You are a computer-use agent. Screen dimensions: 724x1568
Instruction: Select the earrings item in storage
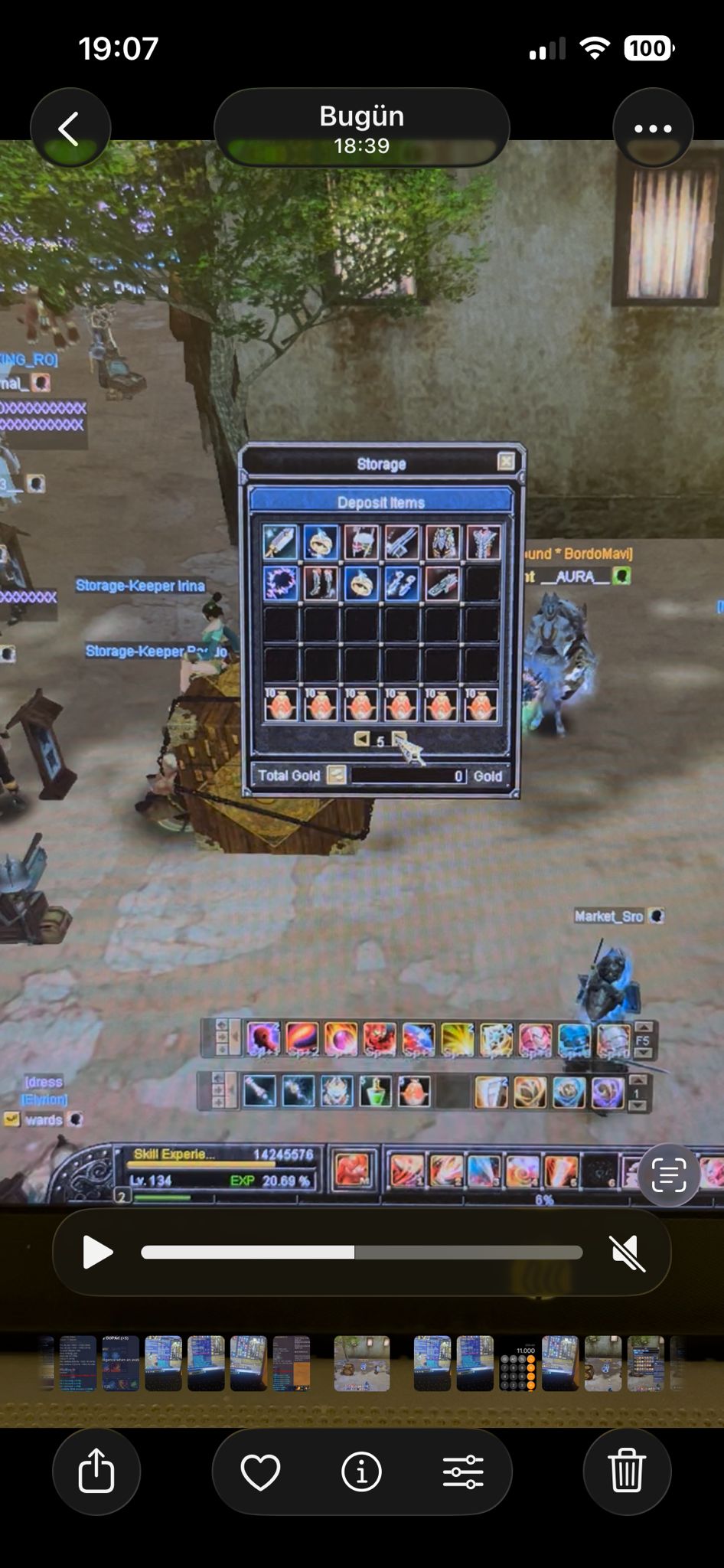click(x=402, y=583)
